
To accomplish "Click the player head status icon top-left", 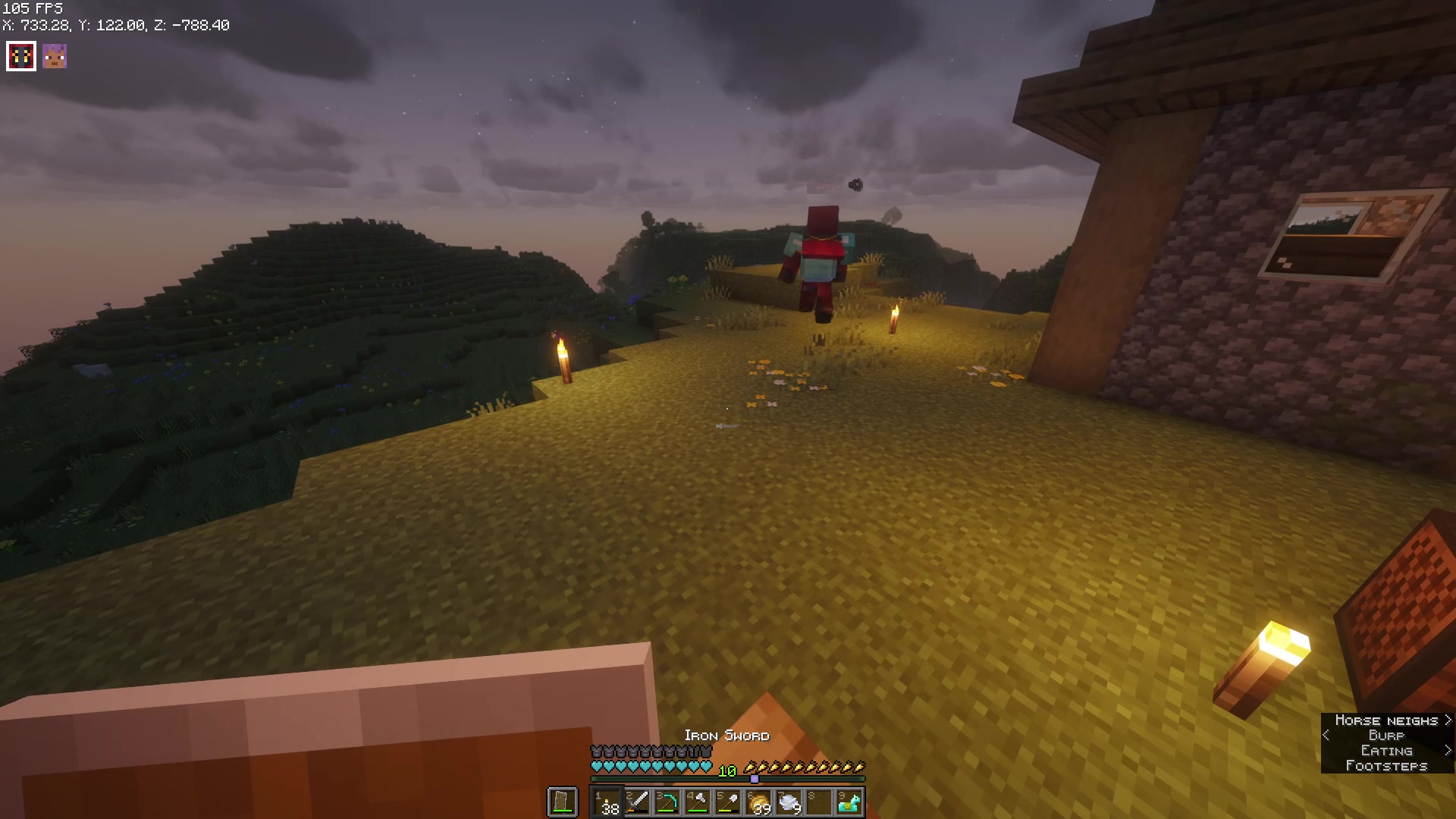I will [53, 55].
